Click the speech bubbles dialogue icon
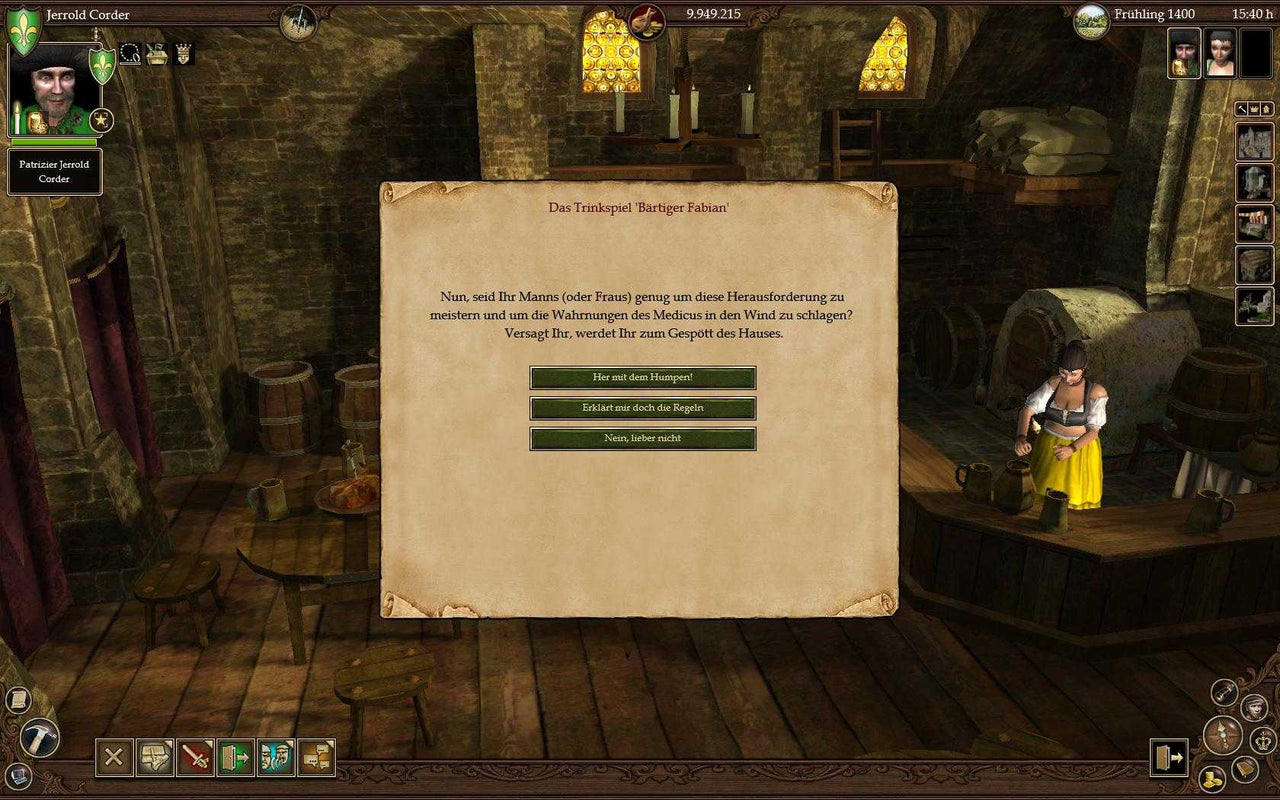 317,758
